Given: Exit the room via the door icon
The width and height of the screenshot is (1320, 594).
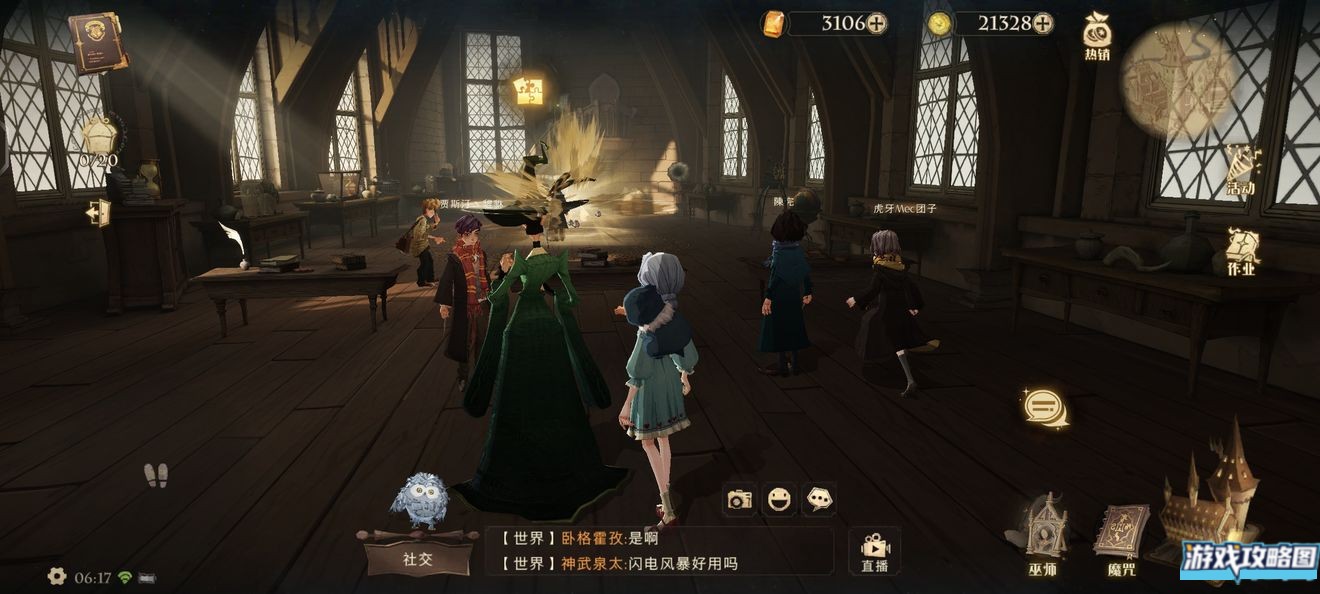Looking at the screenshot, I should click(x=98, y=213).
